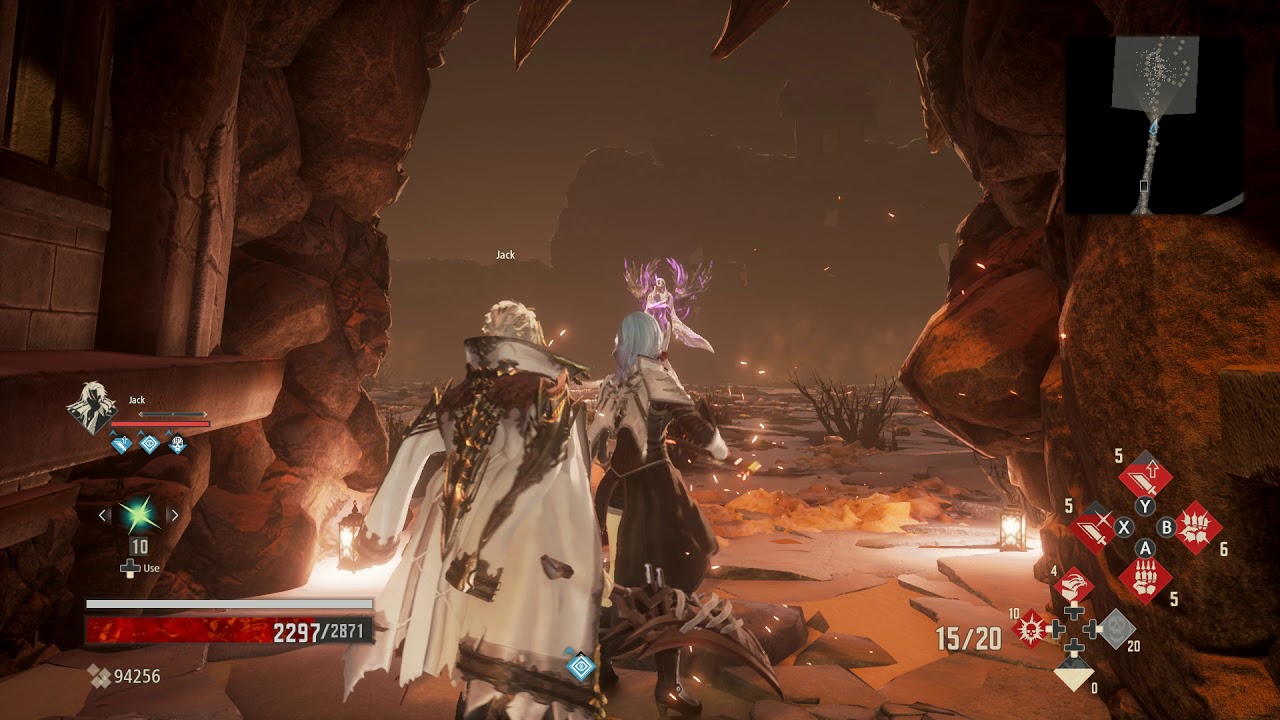This screenshot has height=720, width=1280.
Task: Activate the red radiant skull gift
Action: (1030, 629)
